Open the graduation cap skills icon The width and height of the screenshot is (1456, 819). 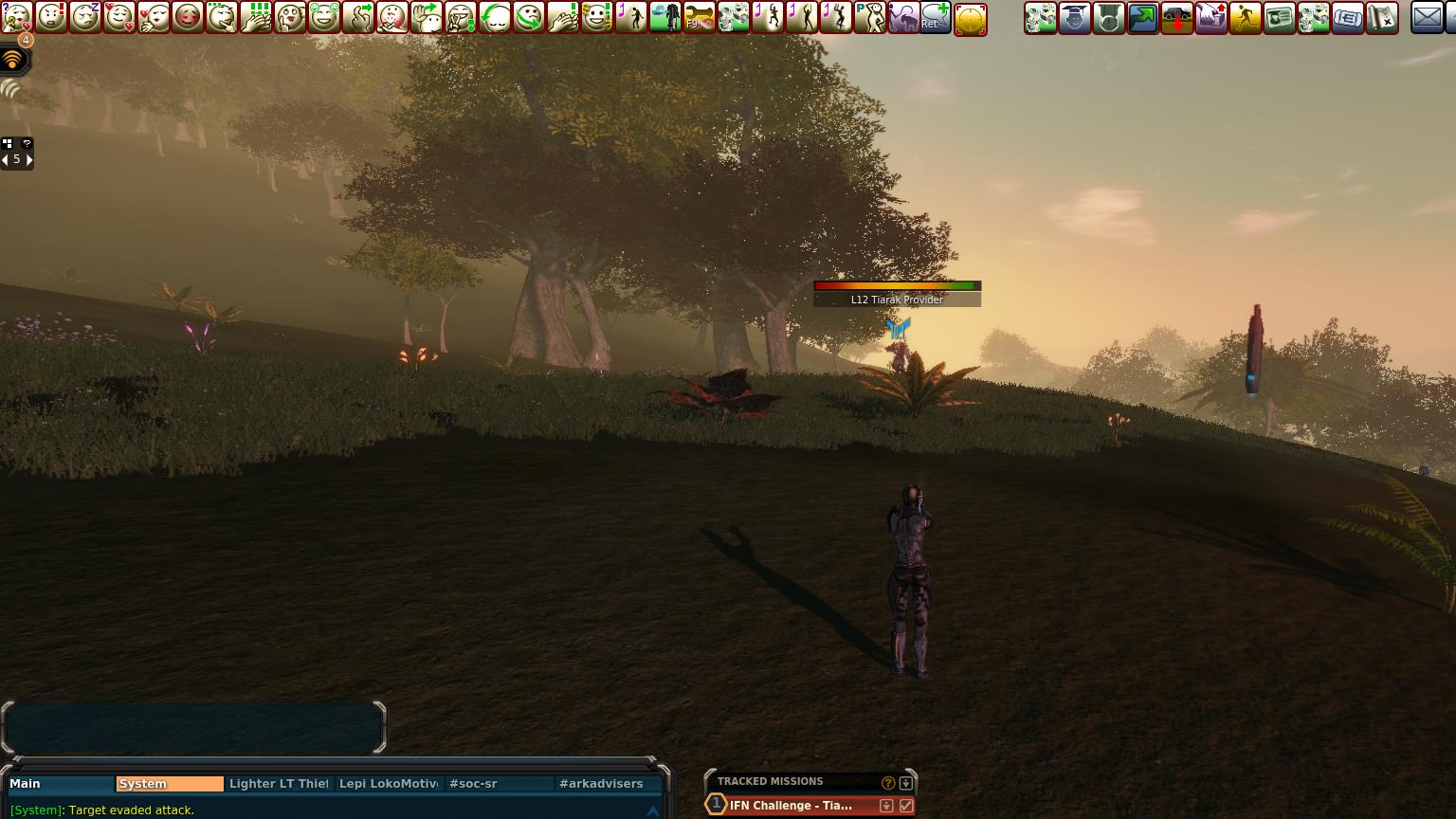(1074, 17)
